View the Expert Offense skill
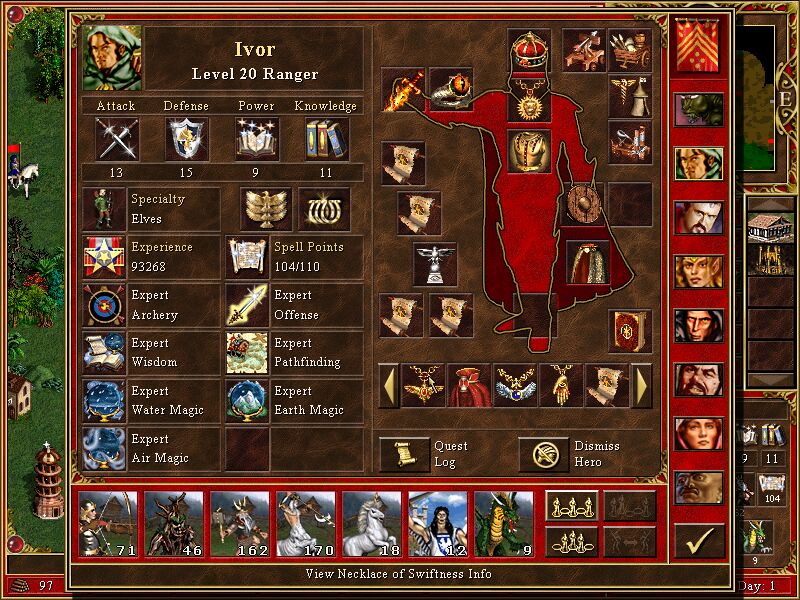This screenshot has height=600, width=800. [246, 306]
